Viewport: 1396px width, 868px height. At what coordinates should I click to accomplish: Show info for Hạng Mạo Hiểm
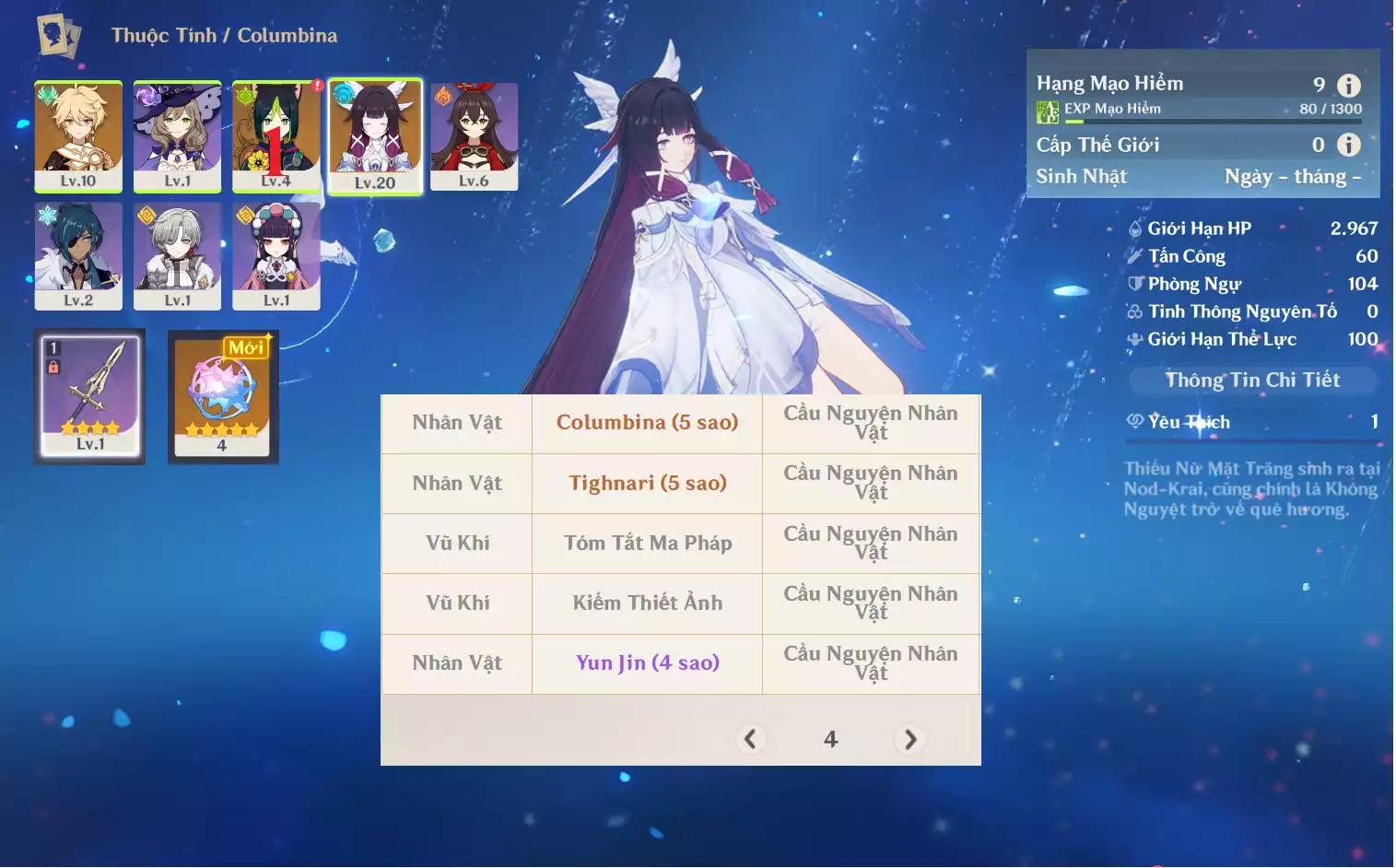[1348, 86]
